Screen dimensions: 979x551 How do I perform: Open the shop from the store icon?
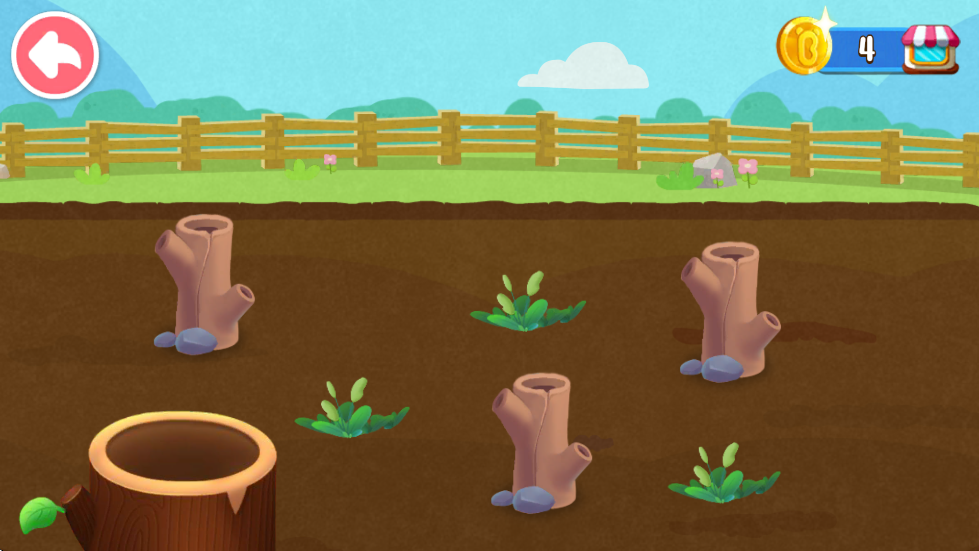(x=930, y=47)
